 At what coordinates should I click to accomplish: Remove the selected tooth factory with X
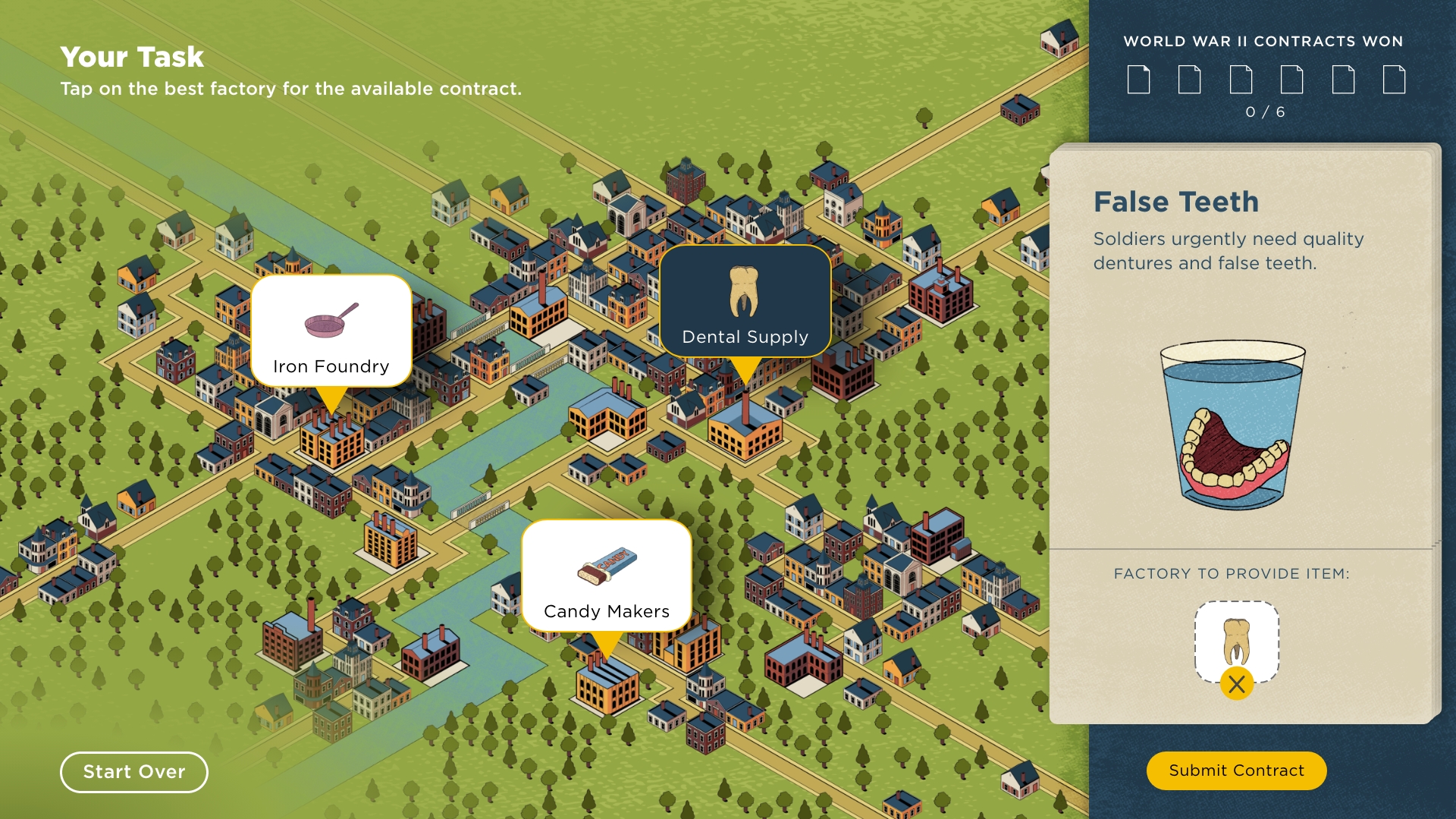1236,684
